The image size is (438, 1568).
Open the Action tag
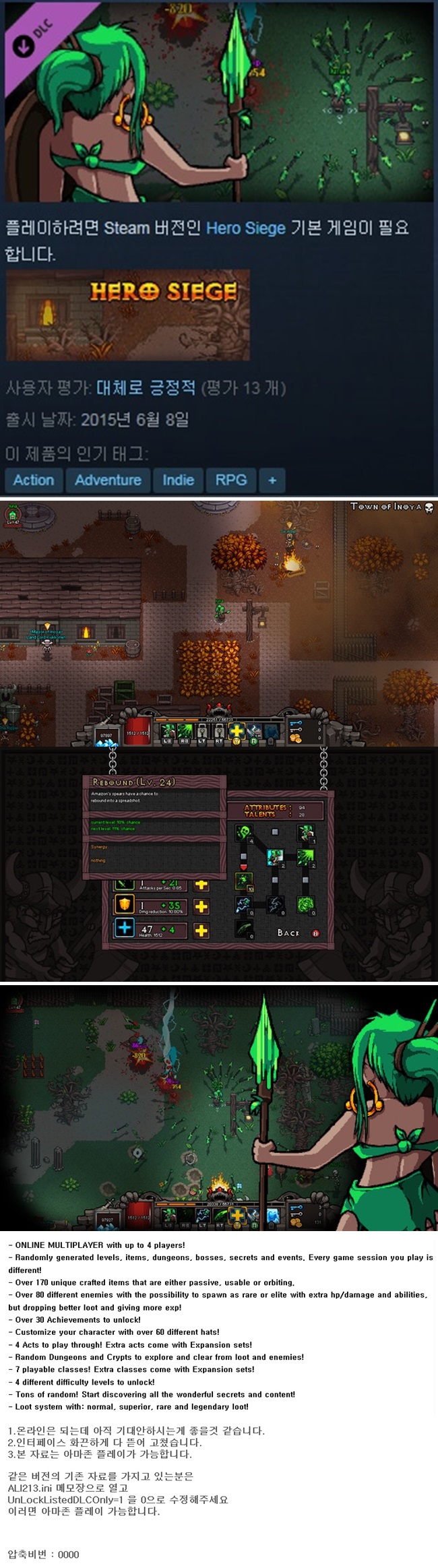(34, 480)
